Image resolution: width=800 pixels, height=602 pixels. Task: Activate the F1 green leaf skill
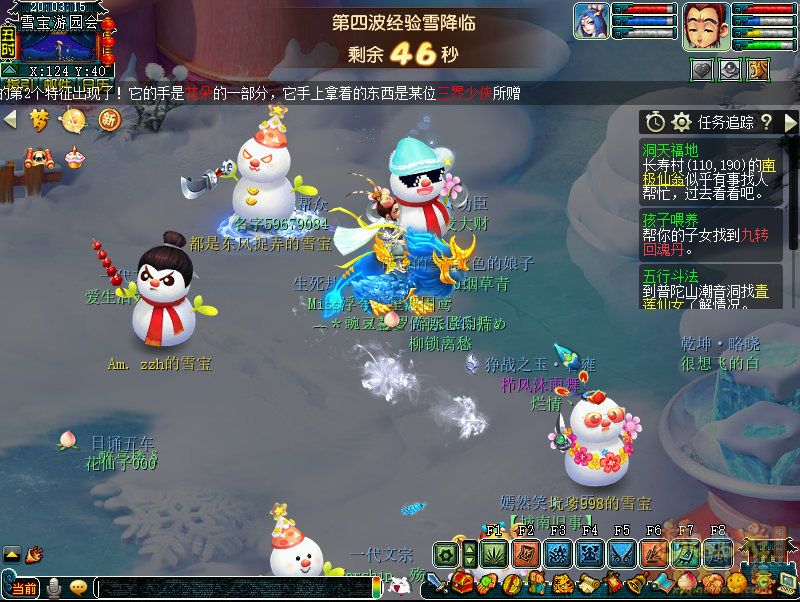[x=493, y=553]
